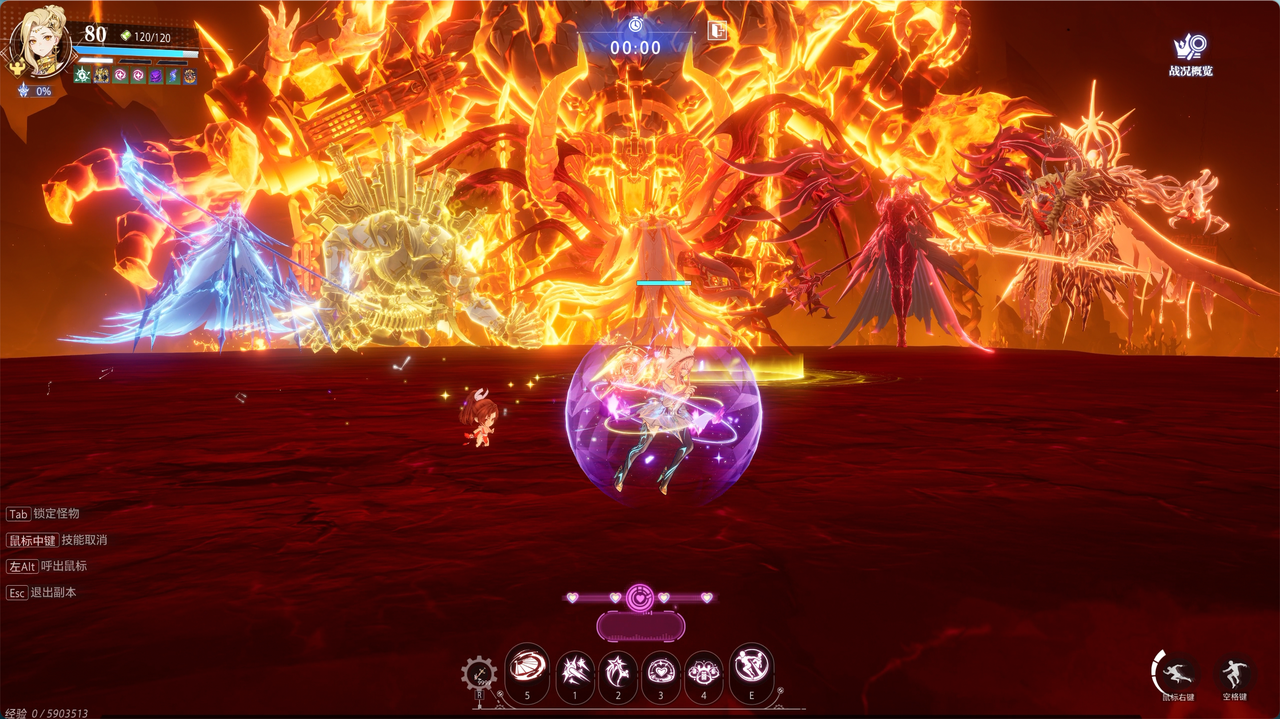
Task: Check the golden armor buff icon
Action: (x=101, y=76)
